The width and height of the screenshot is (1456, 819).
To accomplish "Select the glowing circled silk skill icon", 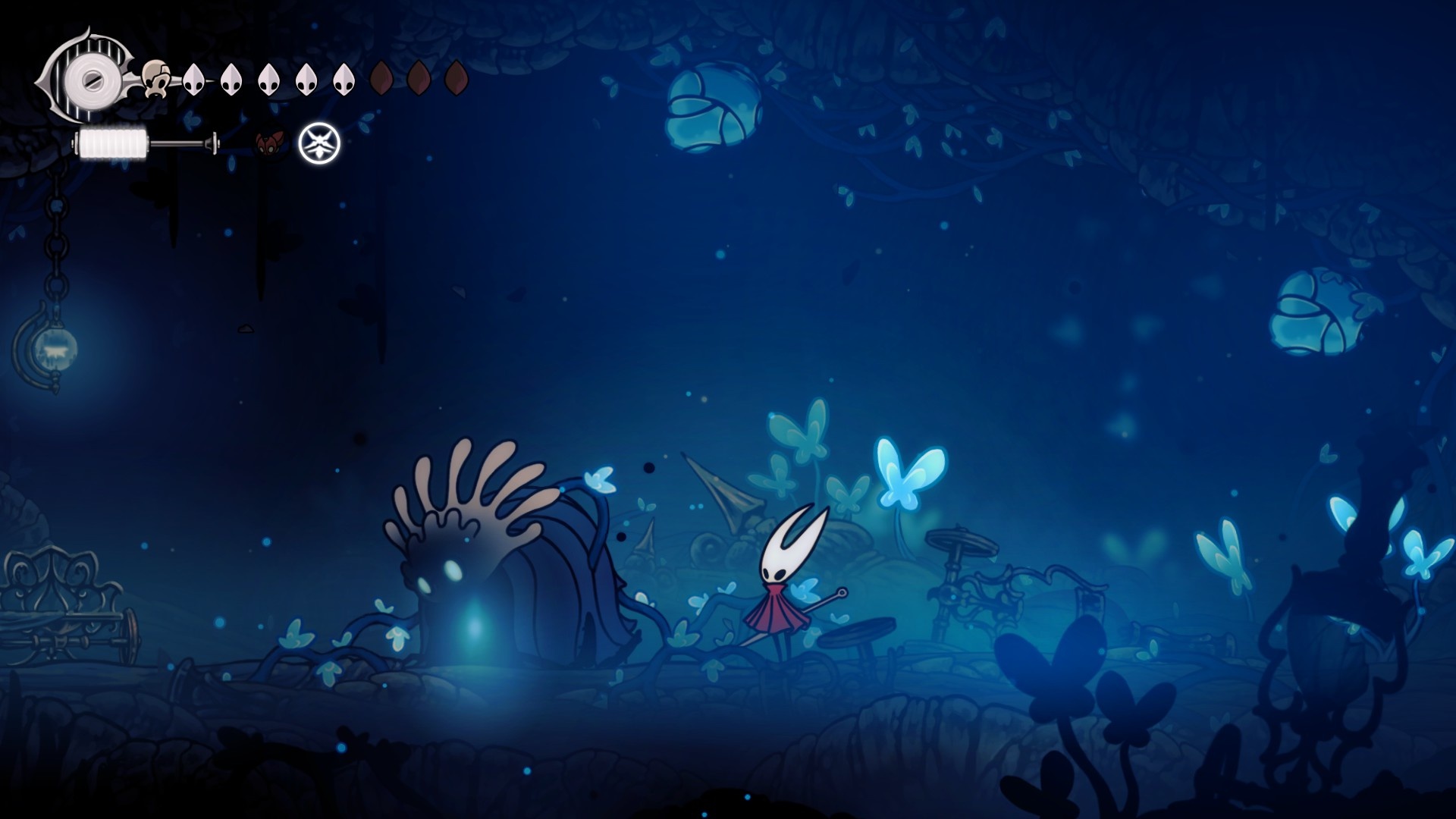I will click(319, 143).
